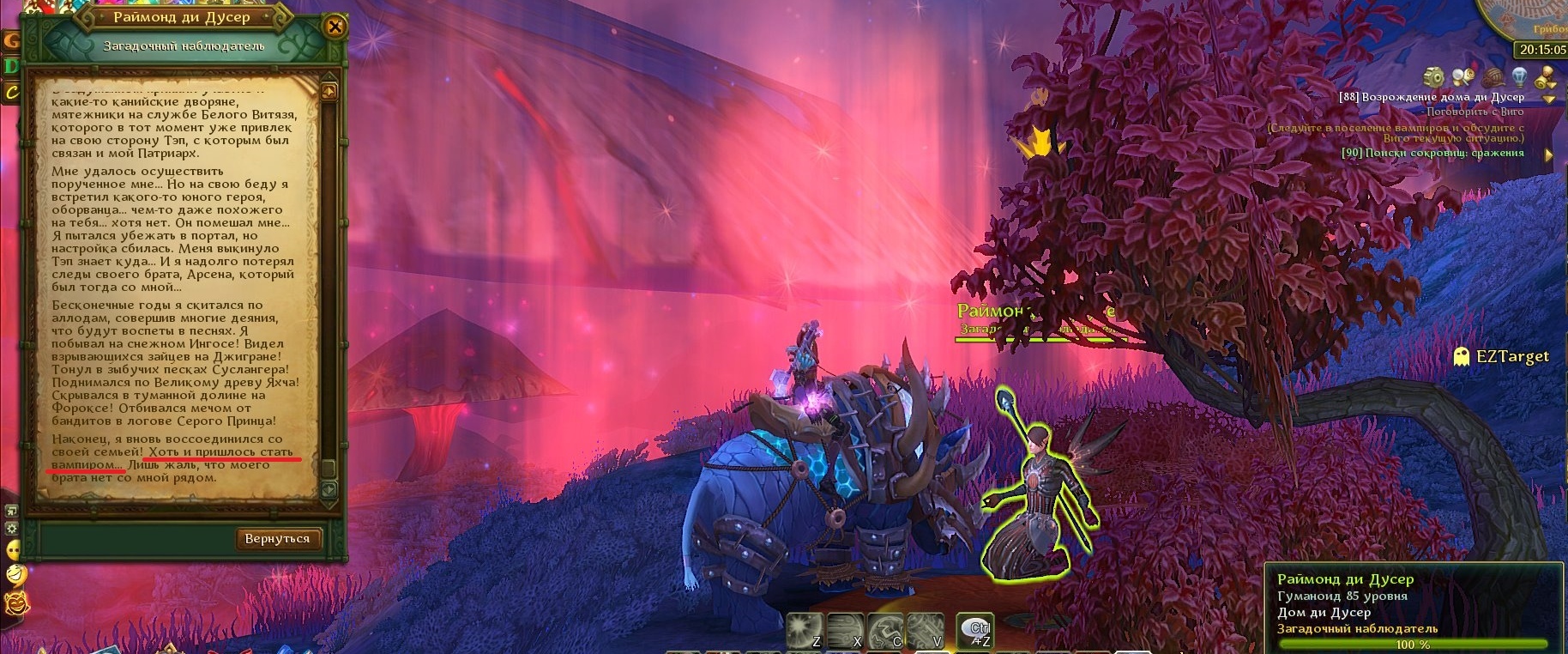This screenshot has width=1568, height=654.
Task: Activate the streaking wind ability on X
Action: (844, 629)
